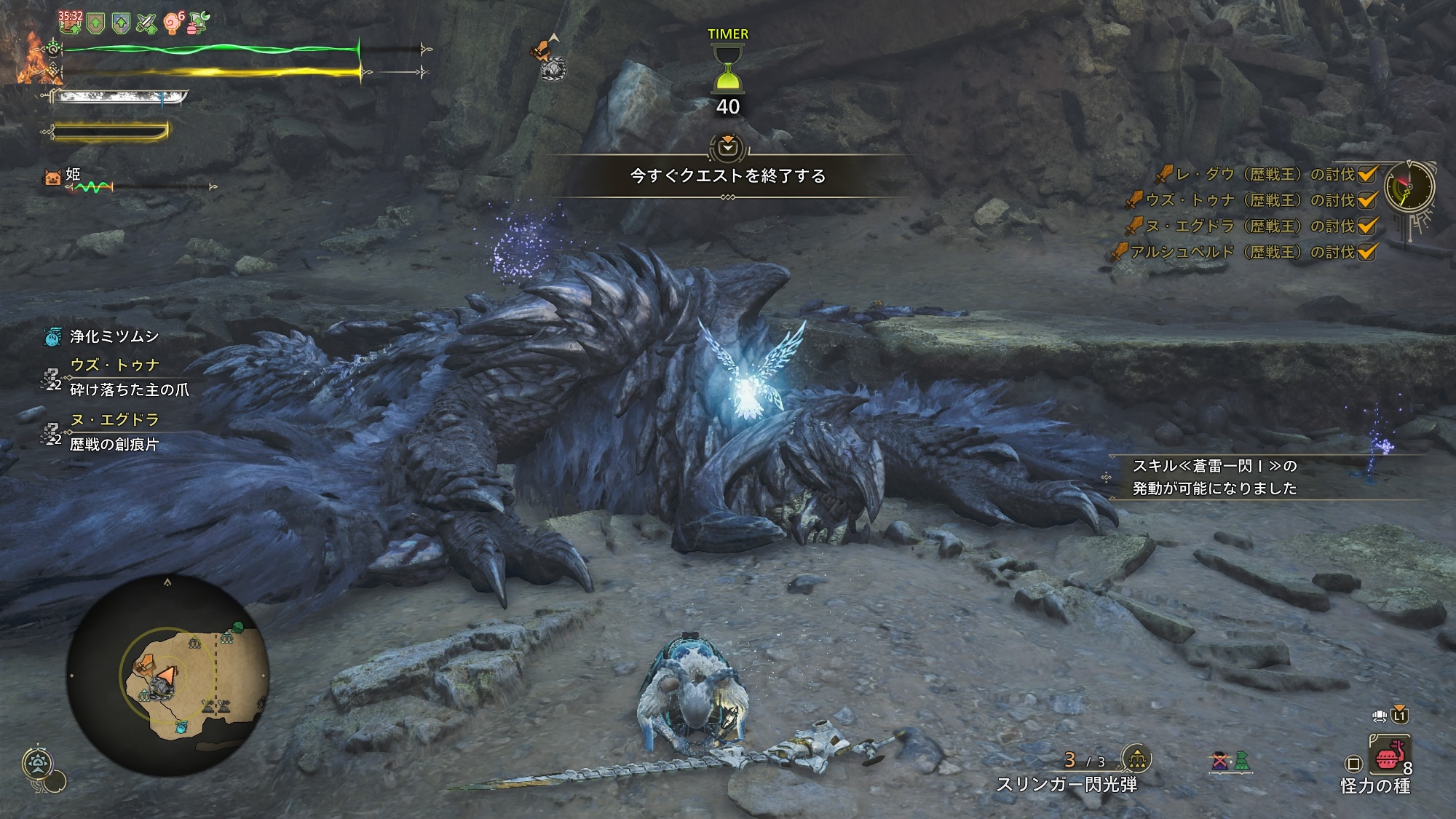Click the attack up buff icon
Image resolution: width=1456 pixels, height=819 pixels.
tap(146, 24)
